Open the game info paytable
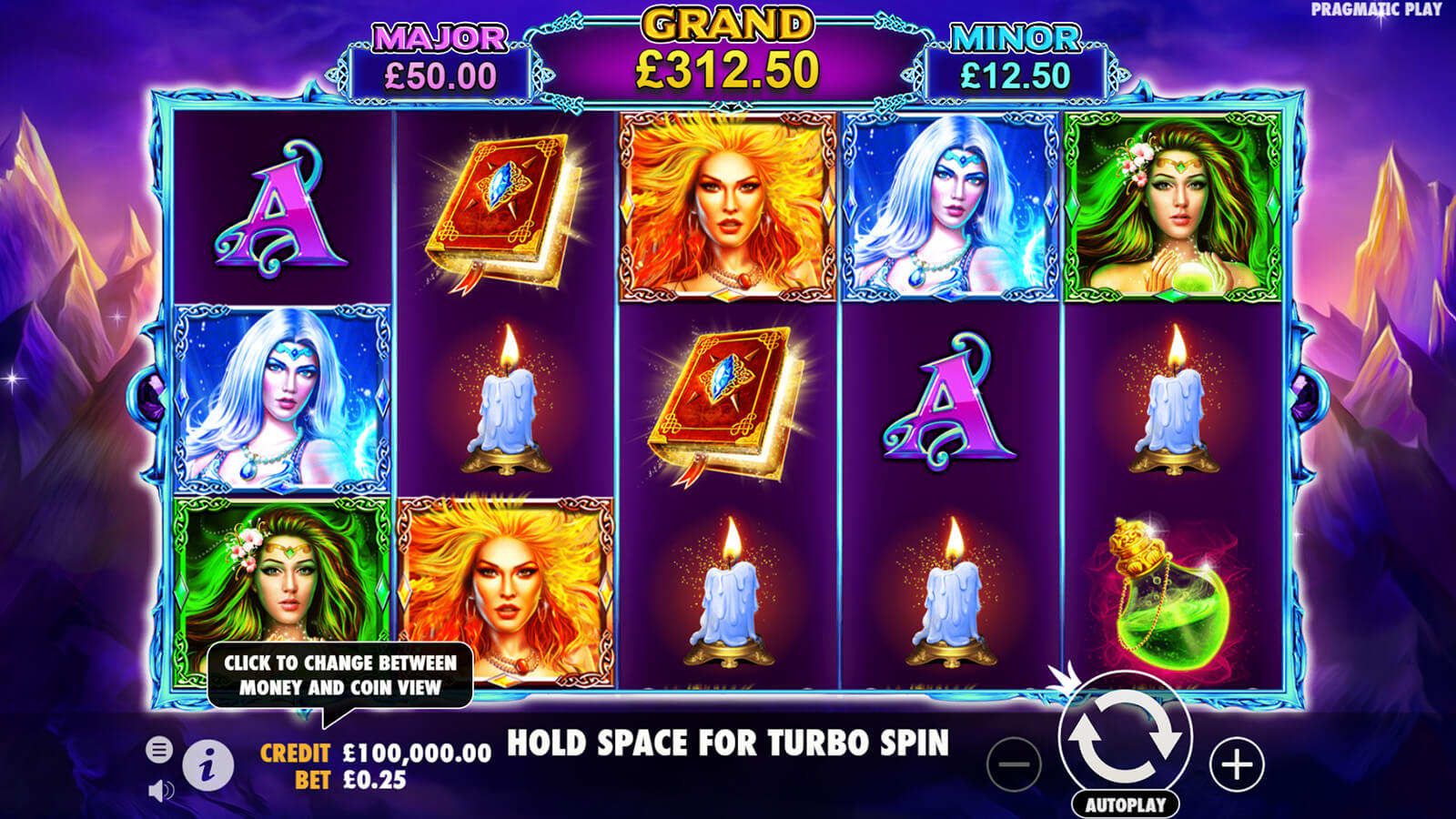The width and height of the screenshot is (1456, 819). point(208,764)
